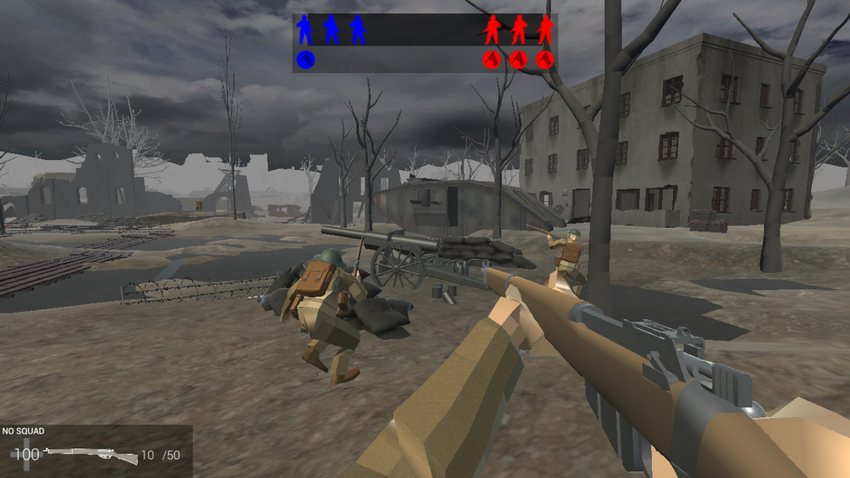Click the blue team flag icon
This screenshot has height=478, width=850.
pos(306,60)
